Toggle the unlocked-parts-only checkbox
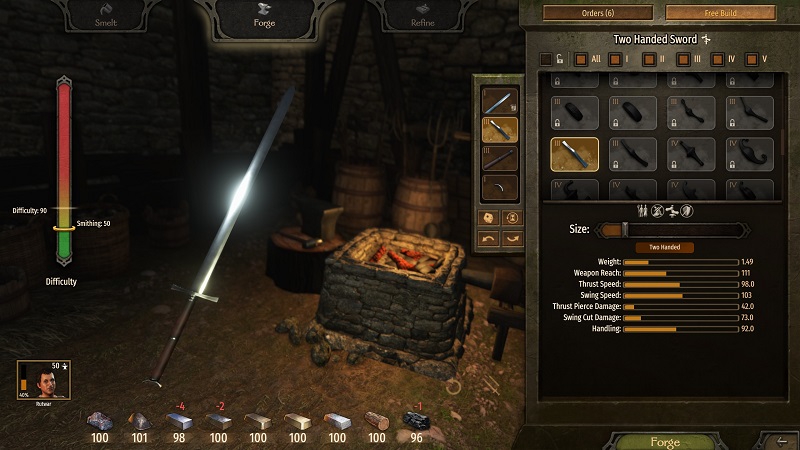 coord(545,60)
